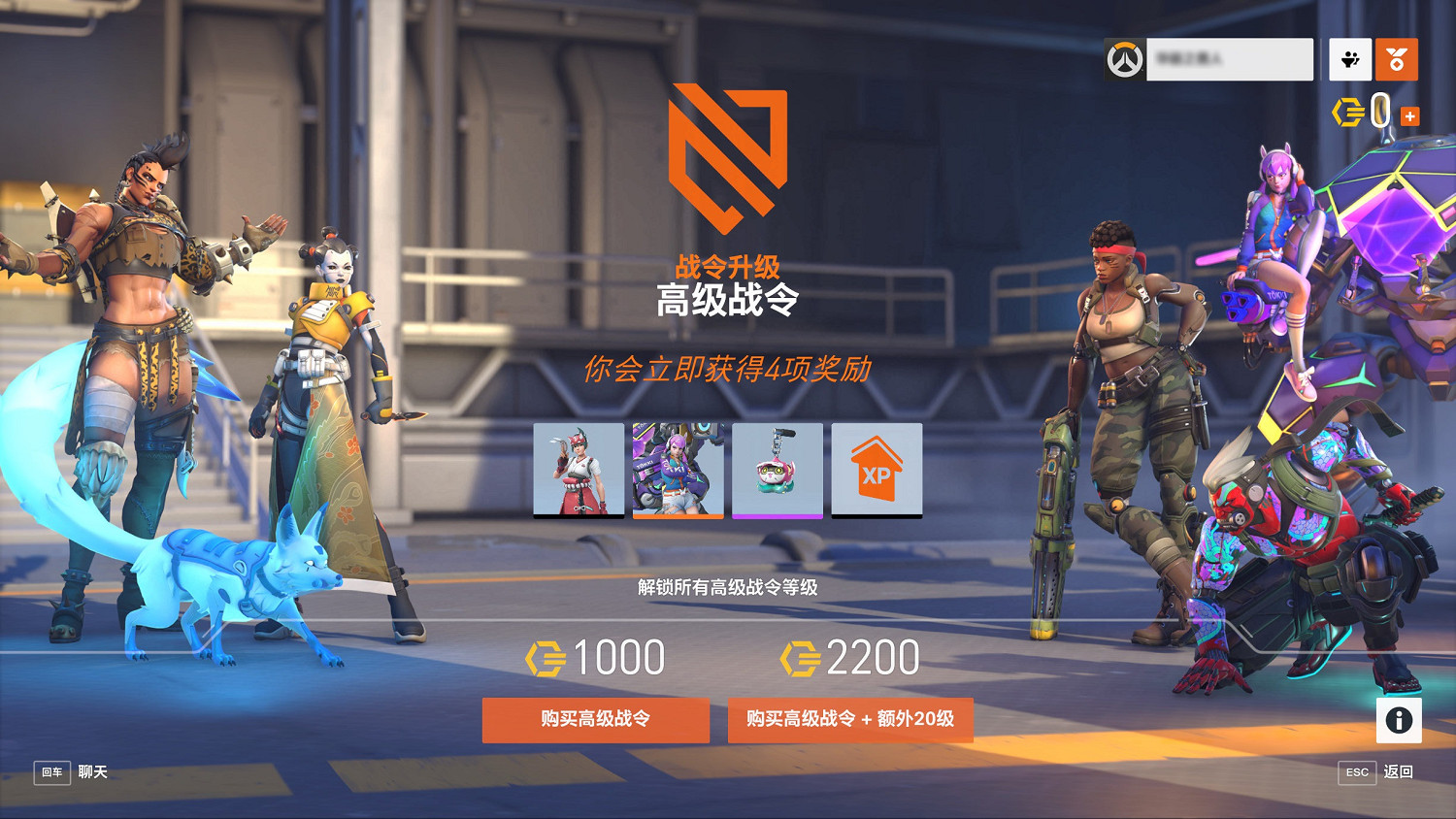Click 返回 to go back

1399,773
